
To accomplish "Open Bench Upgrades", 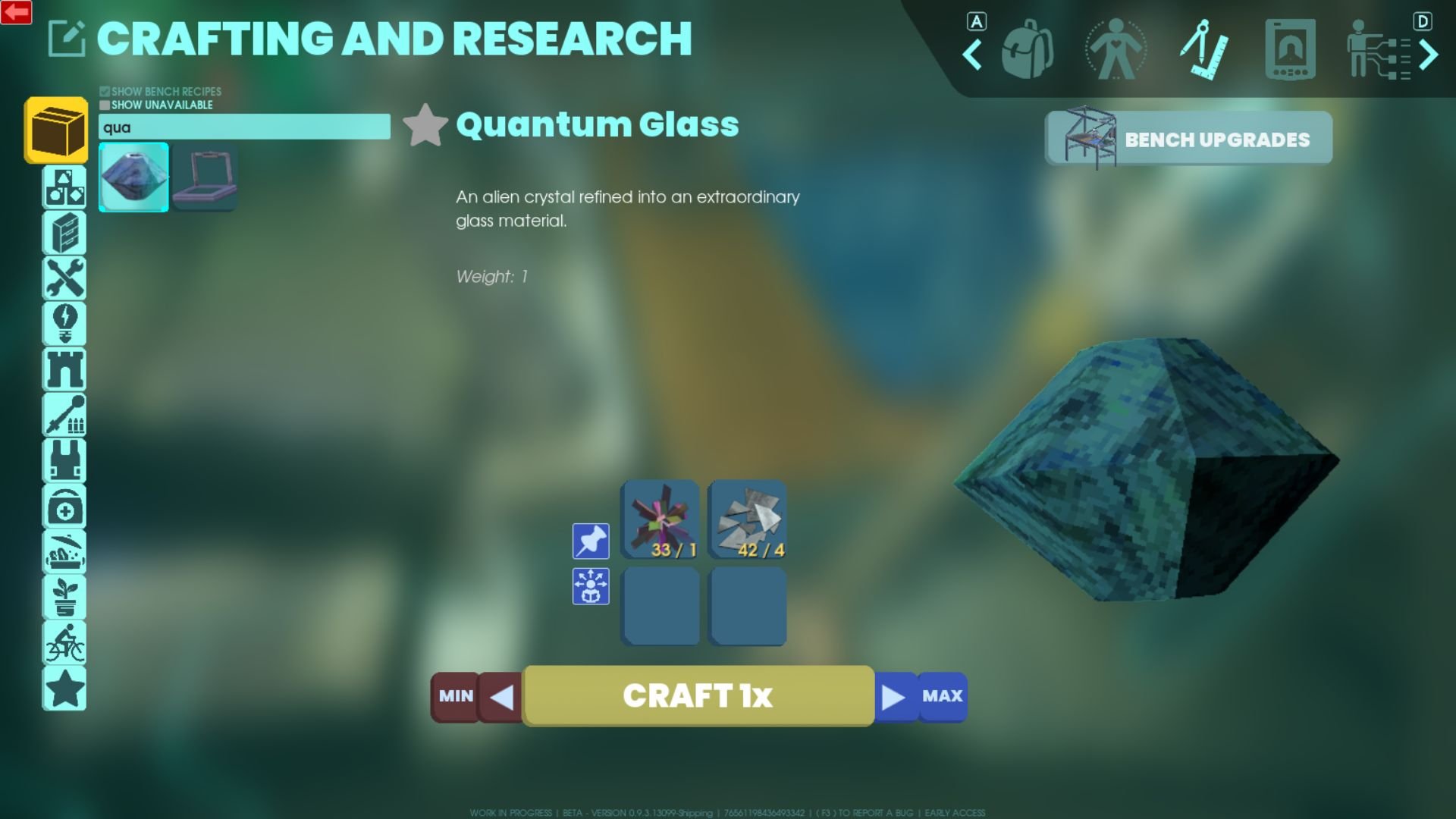I will (1188, 139).
